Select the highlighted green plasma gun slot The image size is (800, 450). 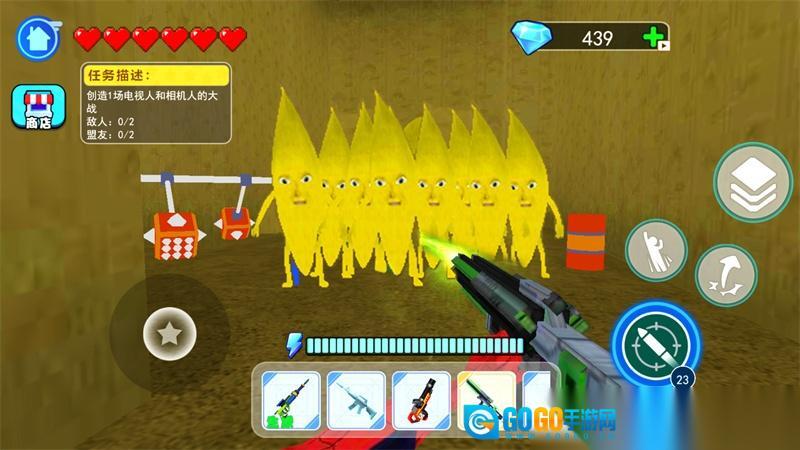pyautogui.click(x=486, y=398)
